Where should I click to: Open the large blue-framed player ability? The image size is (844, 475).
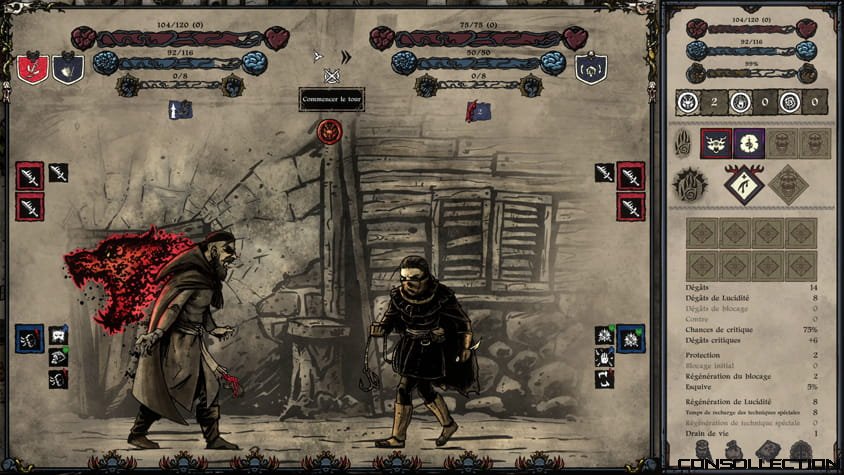pyautogui.click(x=30, y=338)
